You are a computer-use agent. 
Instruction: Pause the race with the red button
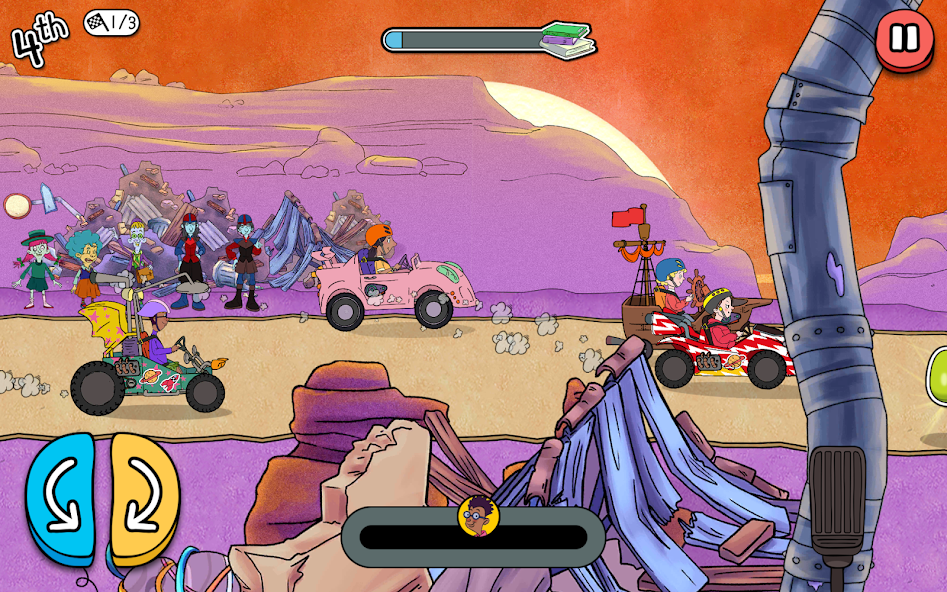pyautogui.click(x=904, y=38)
